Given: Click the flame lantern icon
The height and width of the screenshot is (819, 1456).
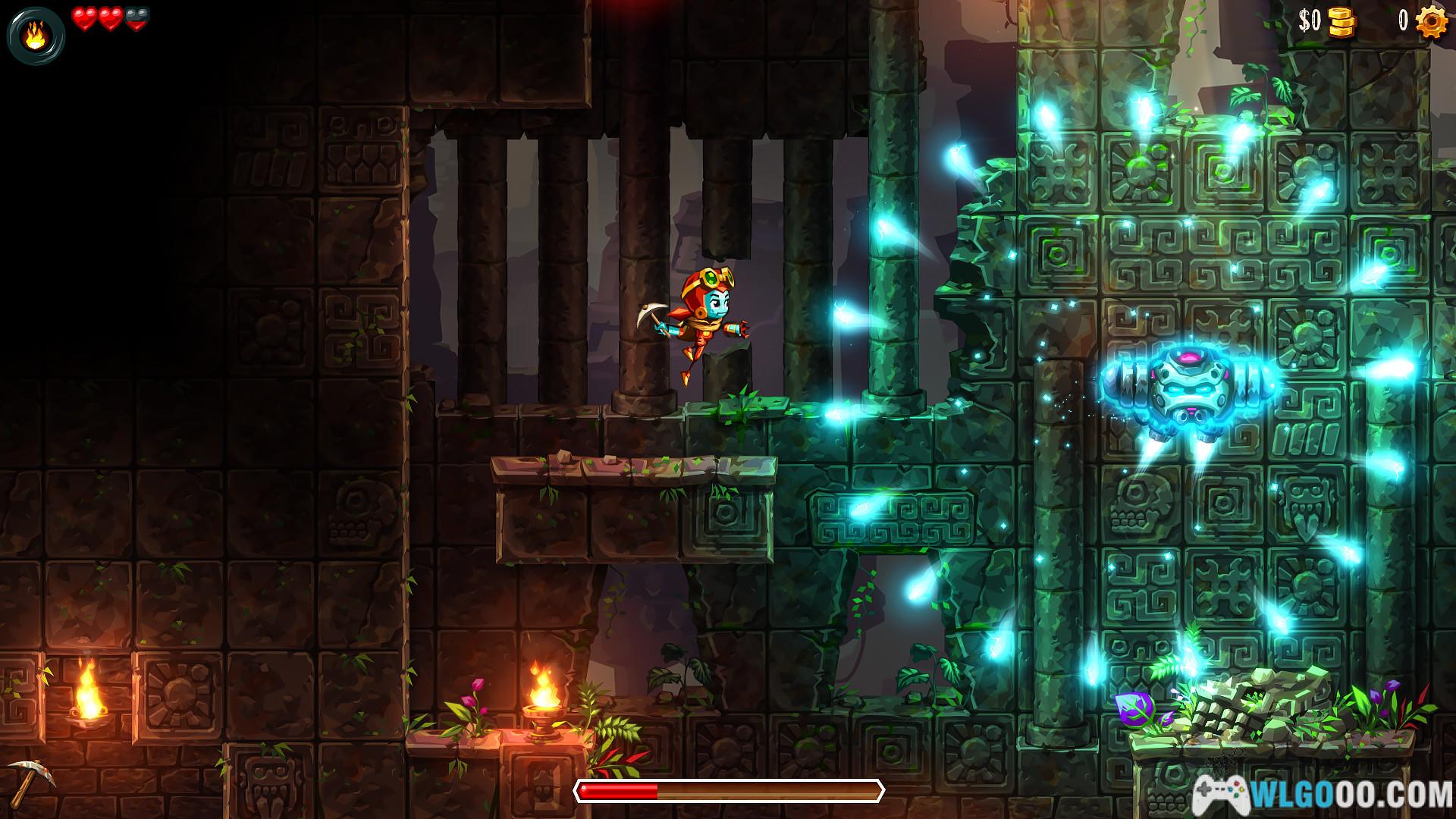Looking at the screenshot, I should click(35, 36).
